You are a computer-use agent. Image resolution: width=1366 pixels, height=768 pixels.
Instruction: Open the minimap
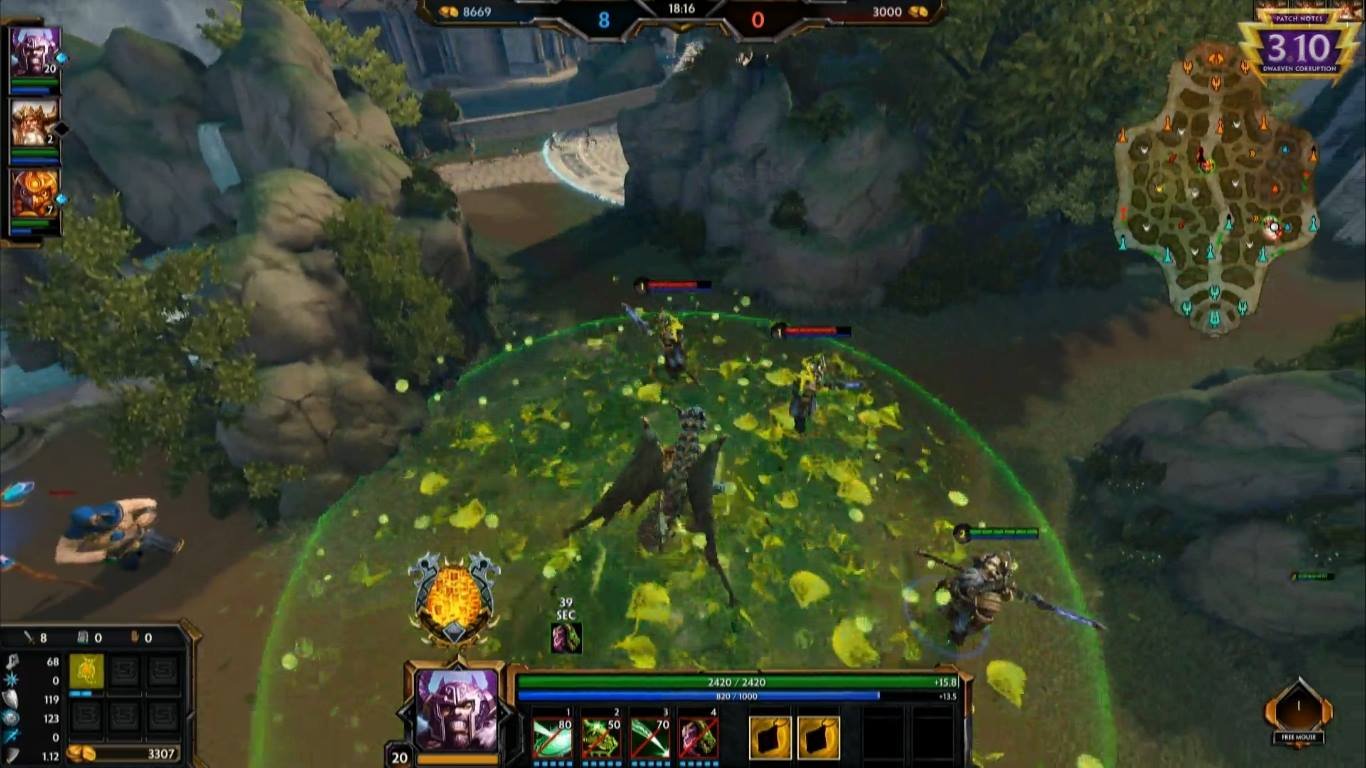click(1216, 187)
